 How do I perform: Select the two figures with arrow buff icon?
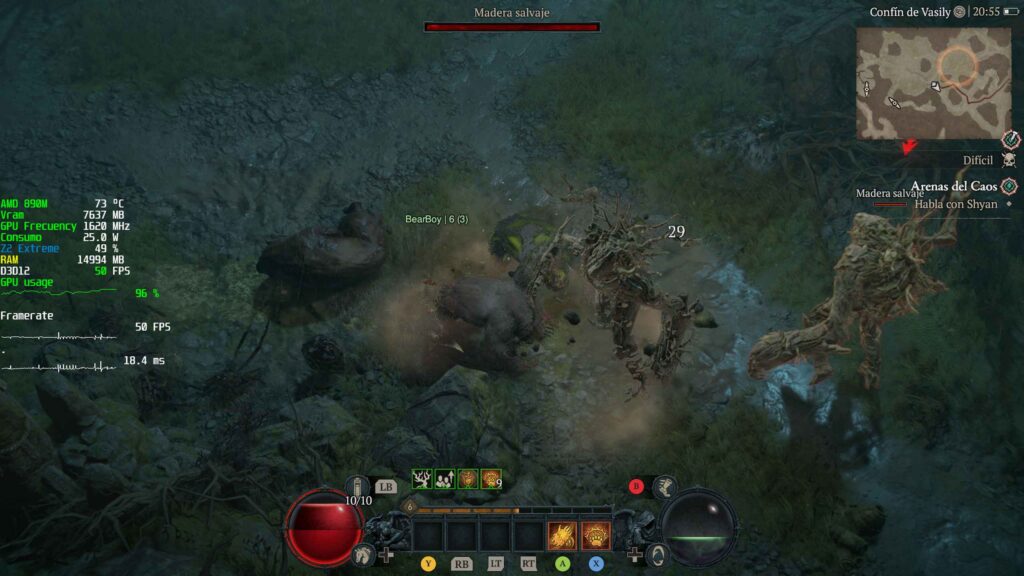pyautogui.click(x=444, y=480)
